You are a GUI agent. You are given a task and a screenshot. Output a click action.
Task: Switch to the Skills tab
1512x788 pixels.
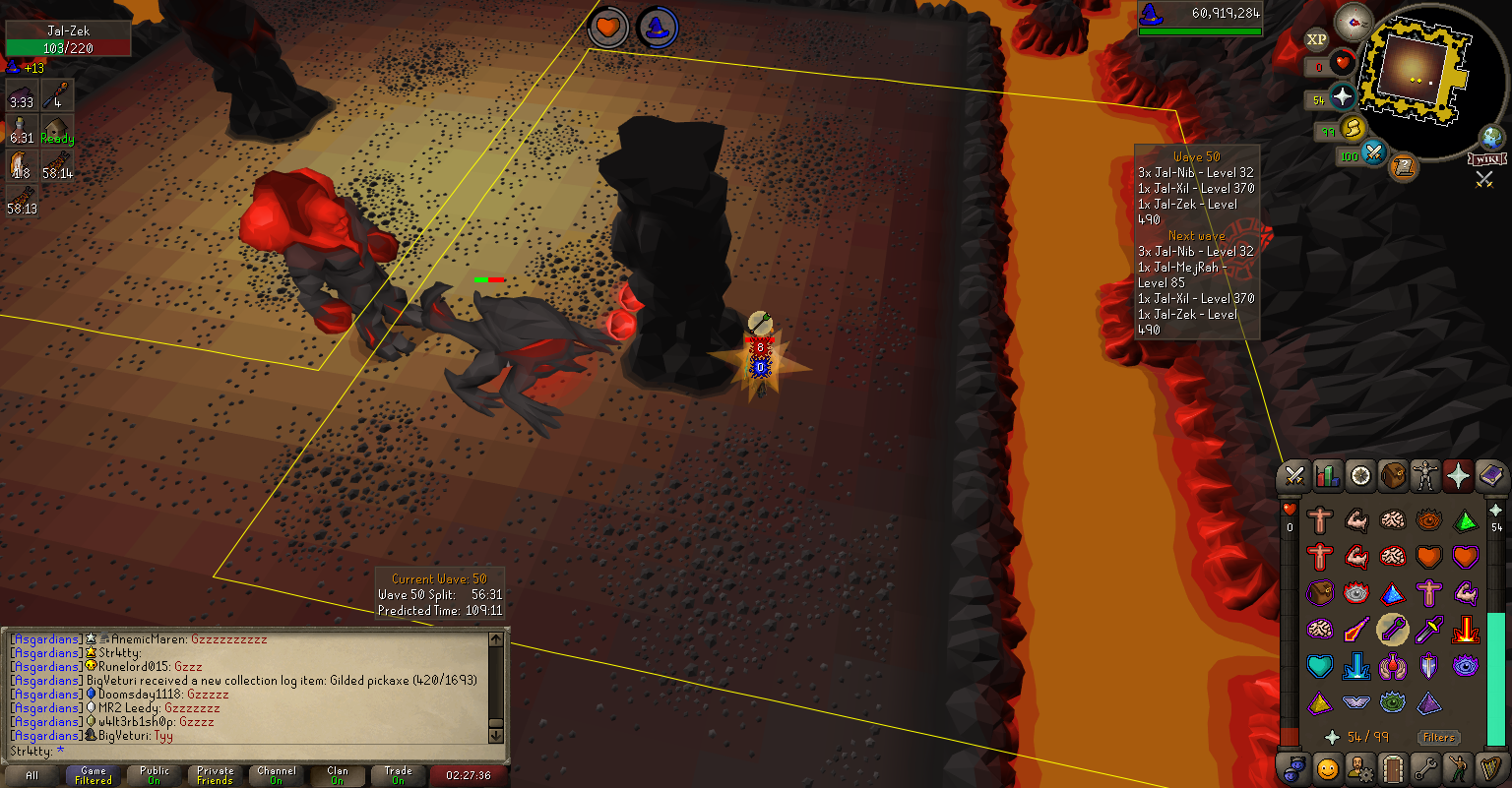point(1328,477)
